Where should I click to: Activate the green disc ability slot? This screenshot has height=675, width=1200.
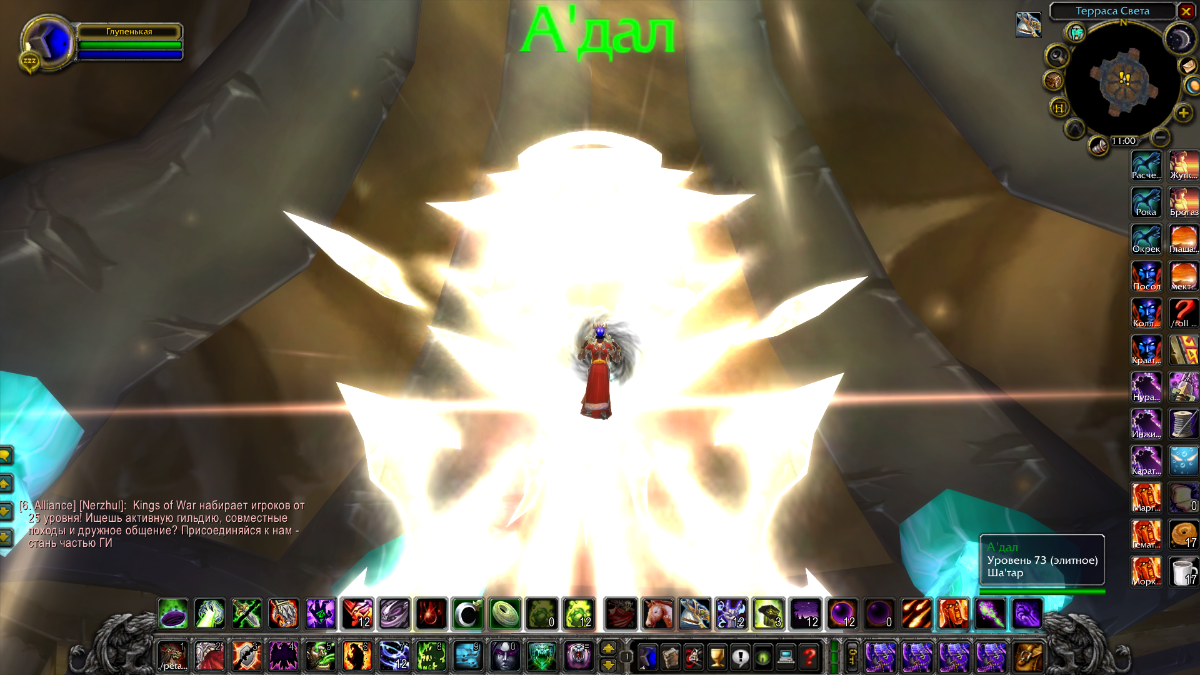505,612
